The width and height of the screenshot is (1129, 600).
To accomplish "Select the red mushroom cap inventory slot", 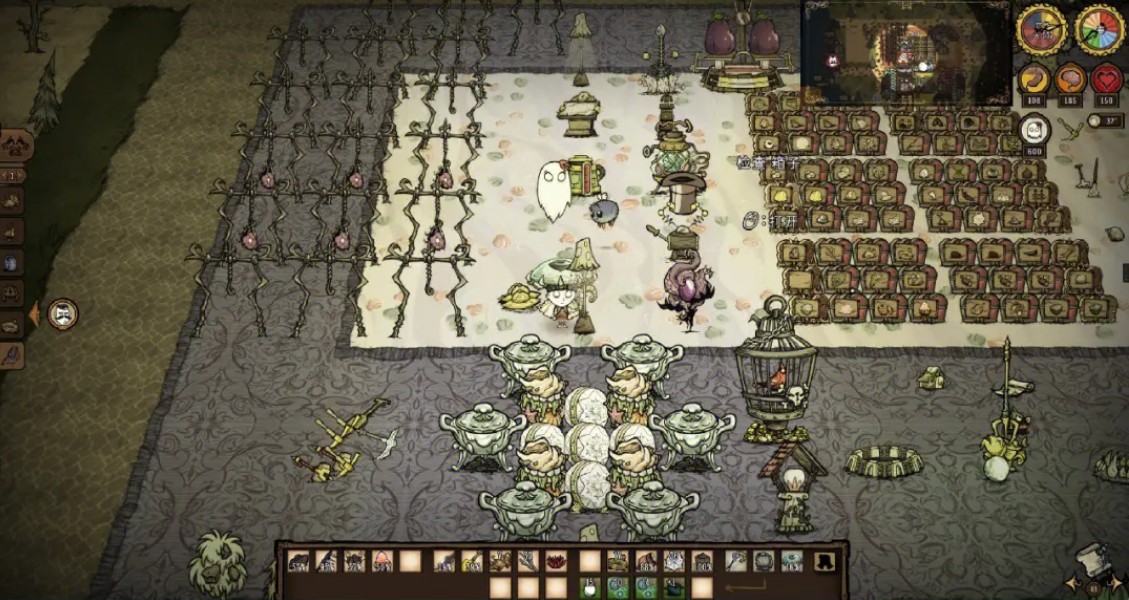I will click(x=382, y=561).
